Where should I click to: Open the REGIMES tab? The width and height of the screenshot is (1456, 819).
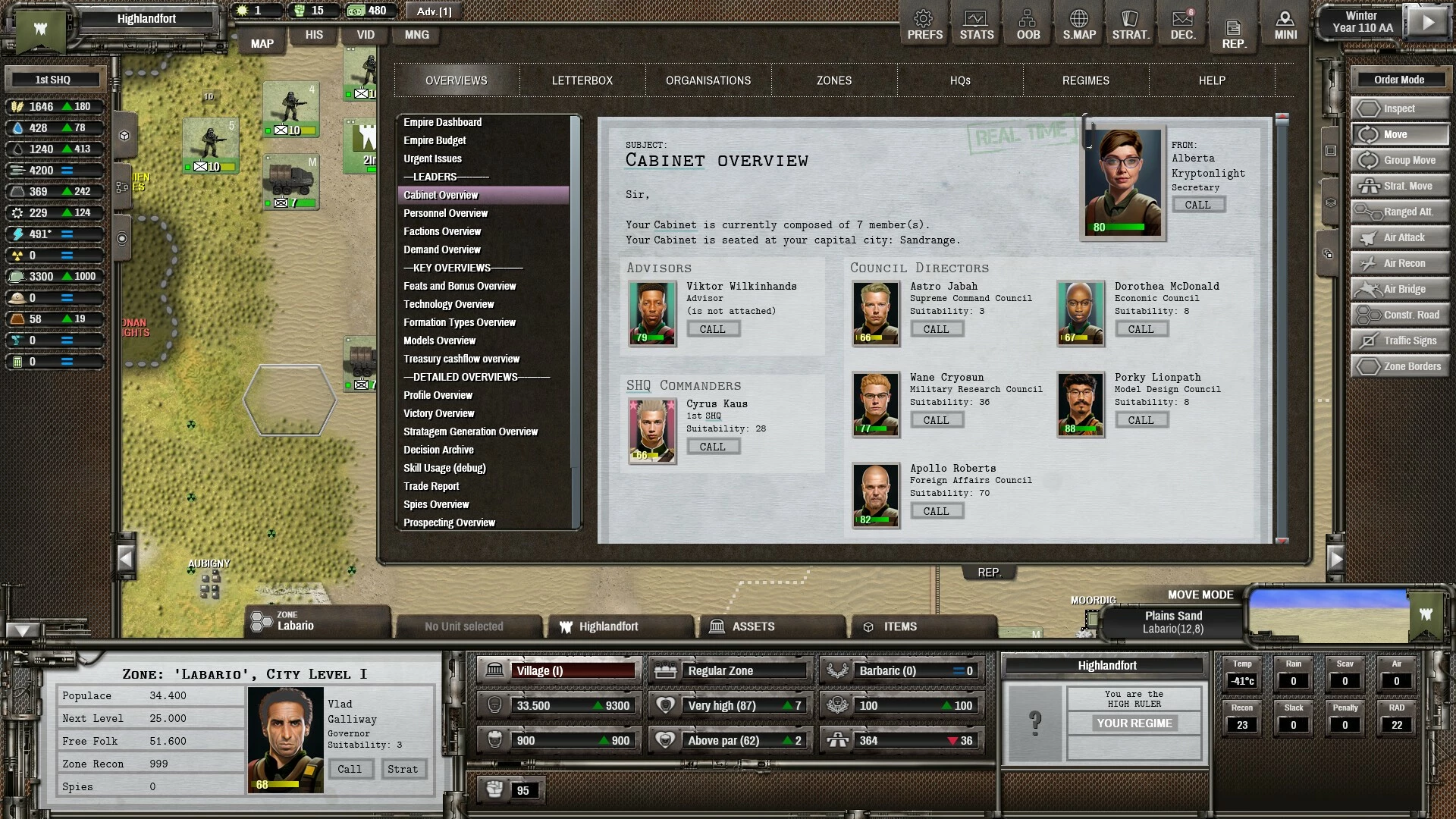pos(1085,80)
